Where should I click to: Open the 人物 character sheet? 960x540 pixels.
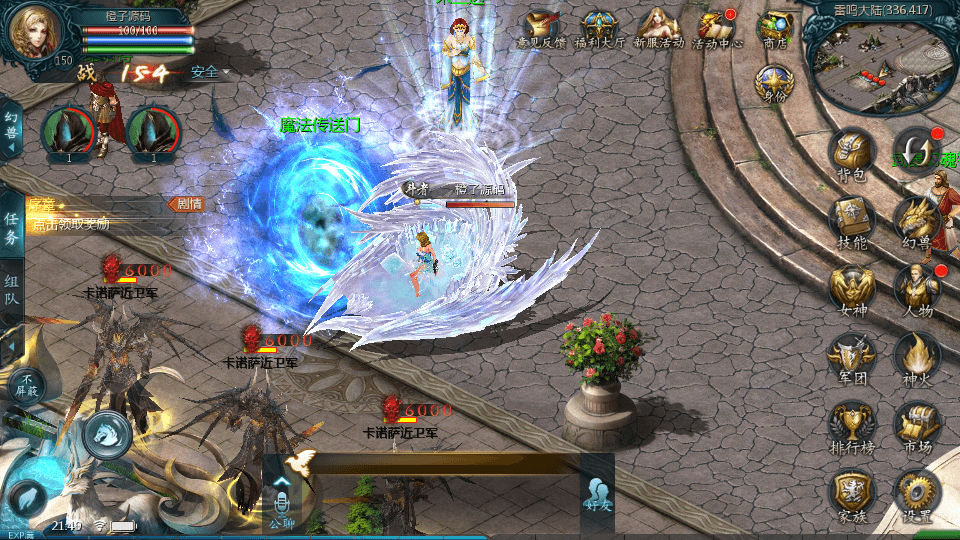pos(915,288)
